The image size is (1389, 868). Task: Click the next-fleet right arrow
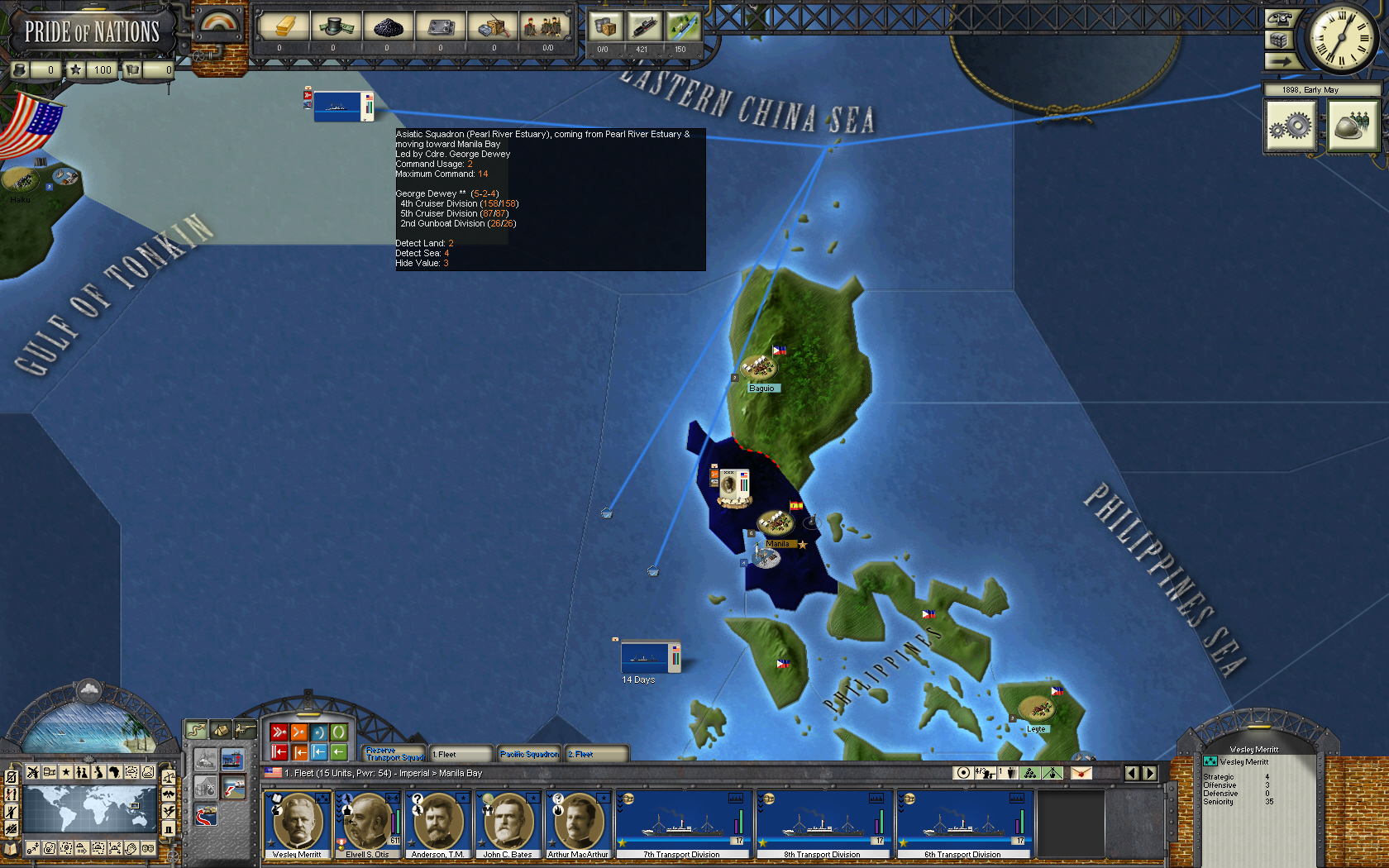click(x=1149, y=774)
